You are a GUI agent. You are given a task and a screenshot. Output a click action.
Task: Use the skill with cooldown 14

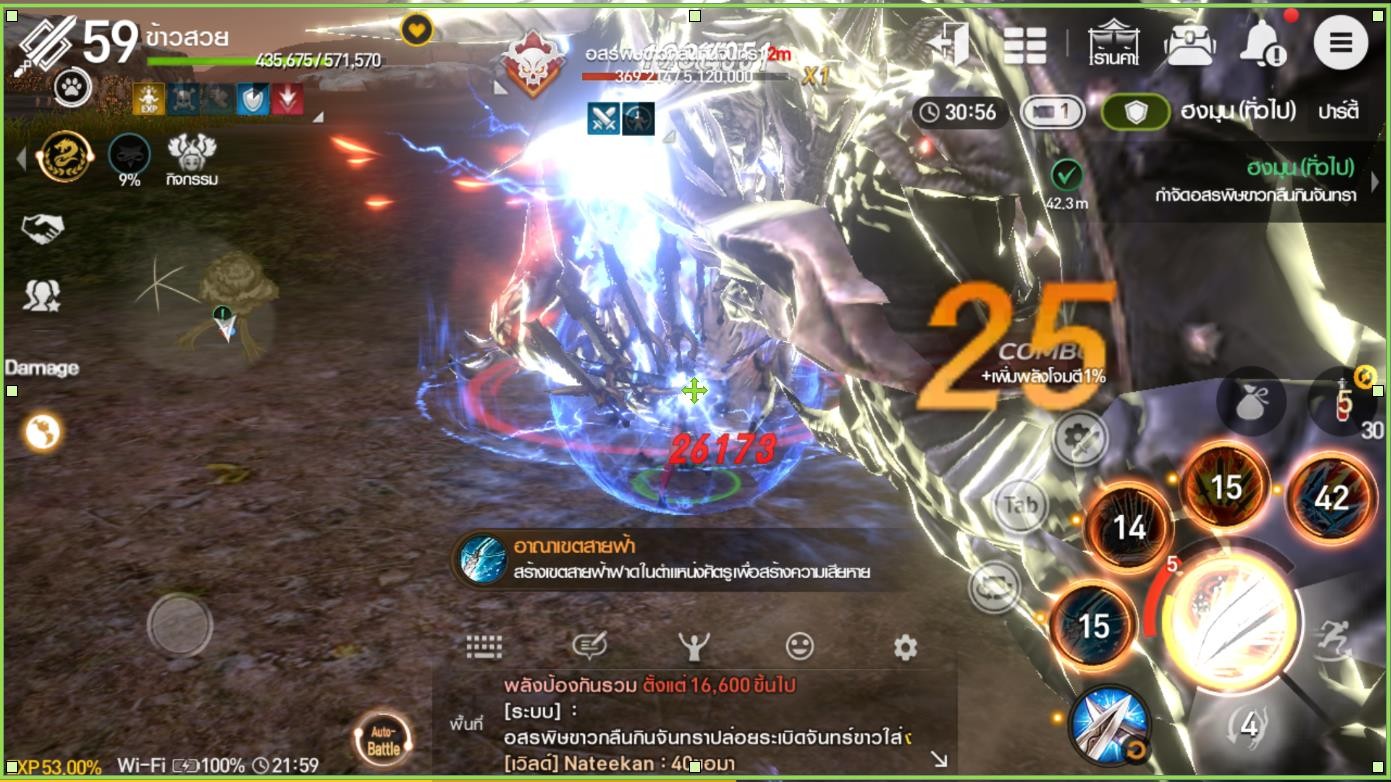pyautogui.click(x=1129, y=527)
